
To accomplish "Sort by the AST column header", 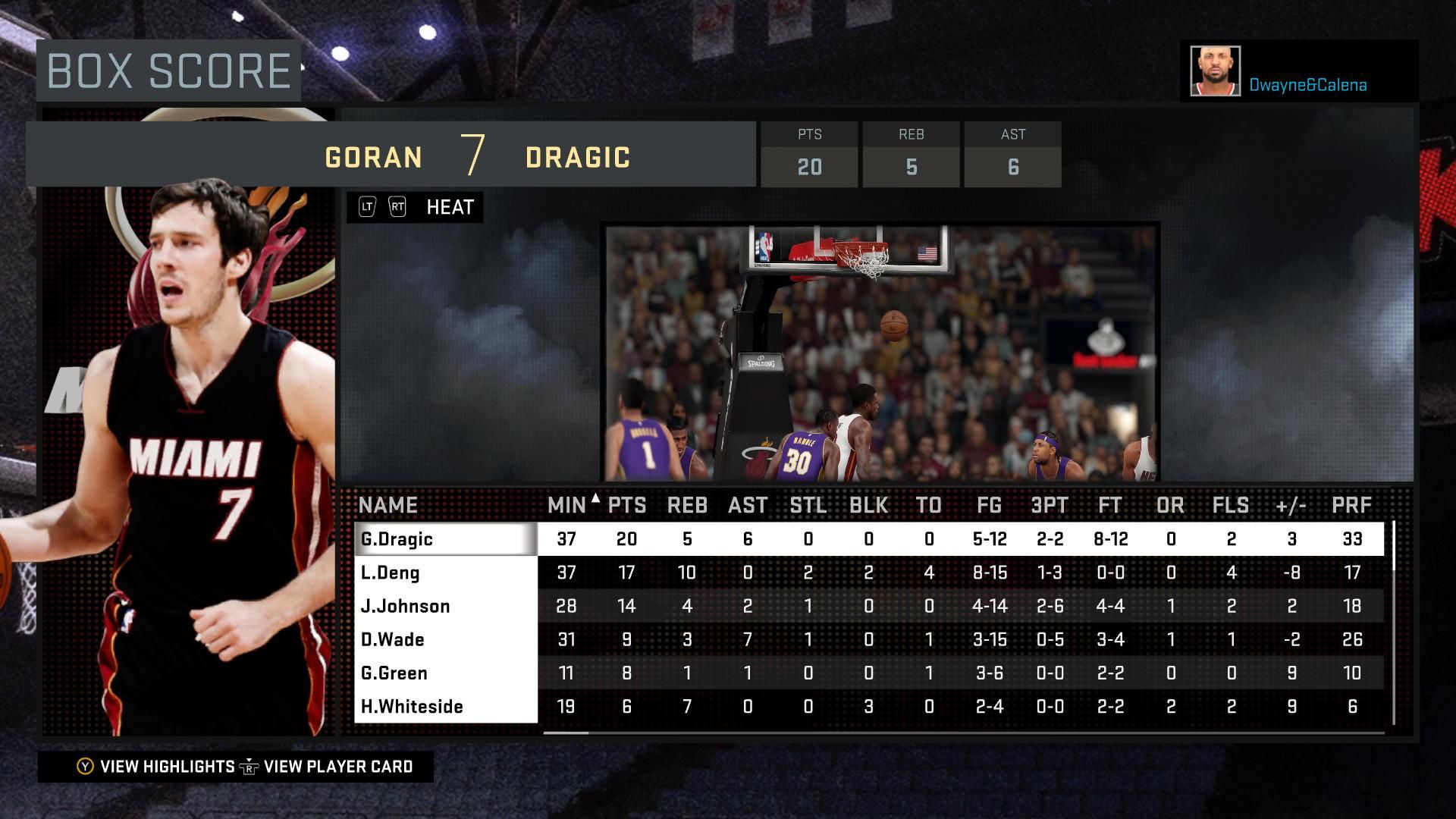I will point(748,505).
